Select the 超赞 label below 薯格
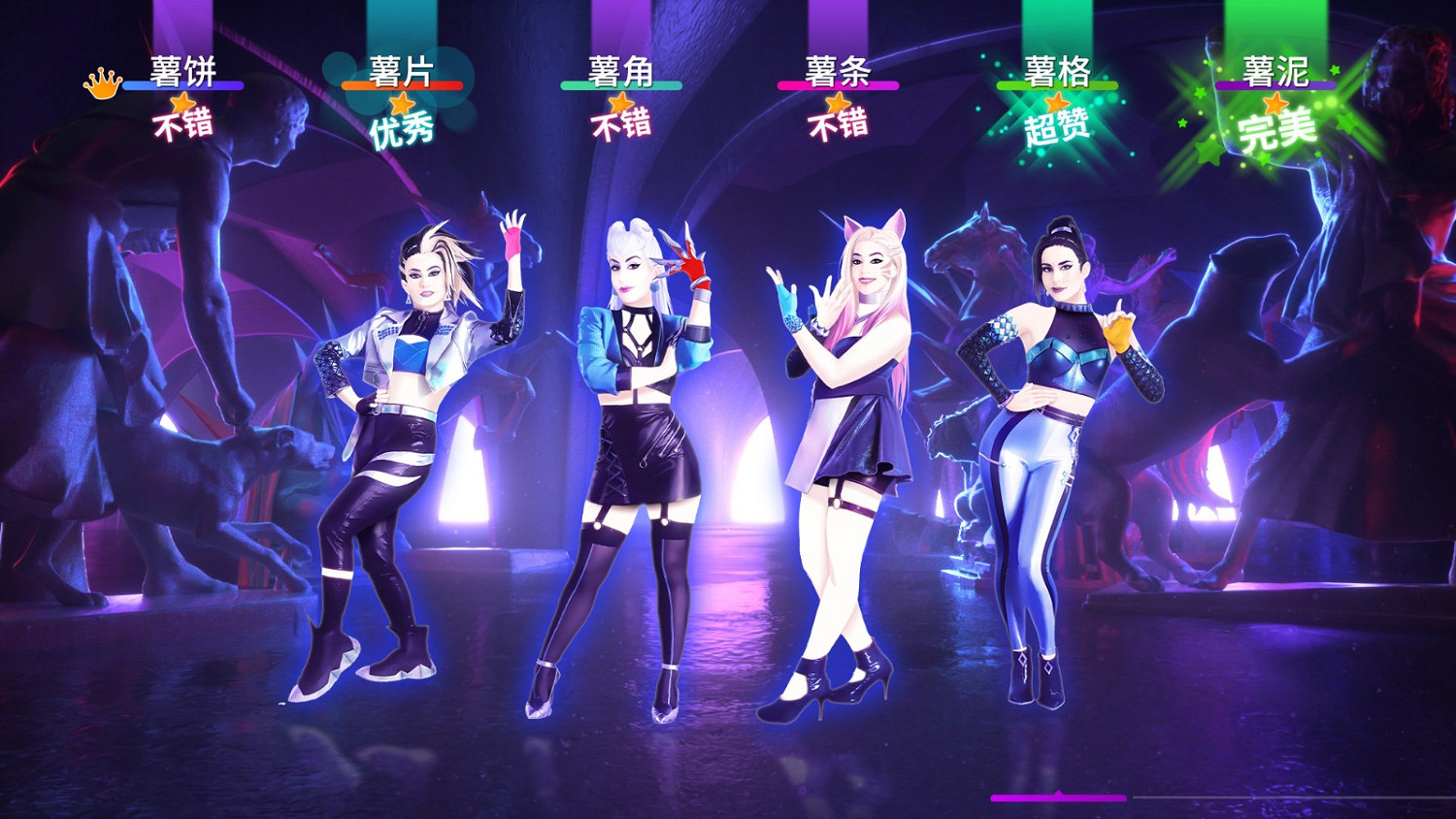1456x819 pixels. pyautogui.click(x=1058, y=126)
